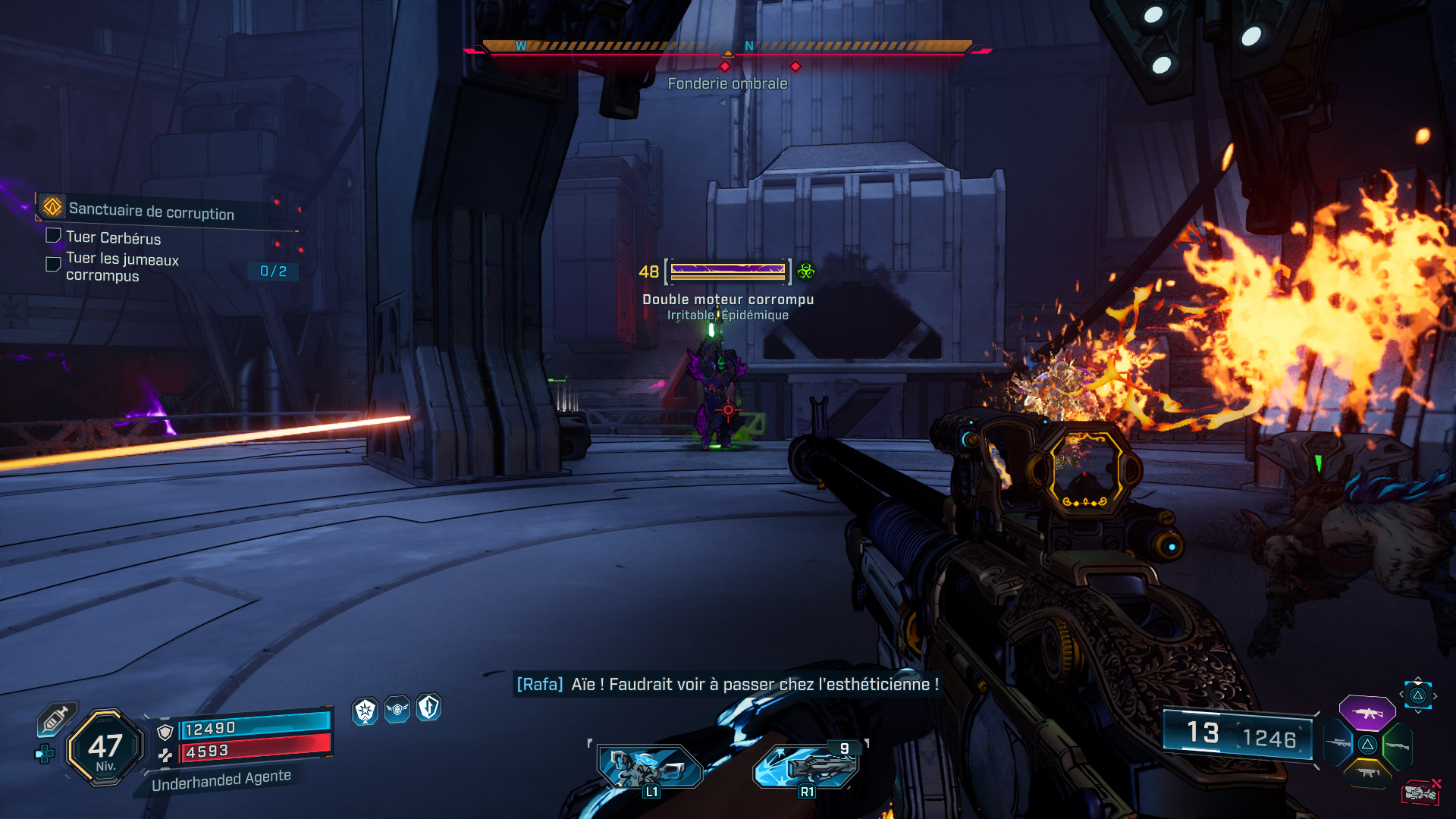This screenshot has width=1456, height=819.
Task: Click the red diamond marker left of N
Action: point(725,67)
